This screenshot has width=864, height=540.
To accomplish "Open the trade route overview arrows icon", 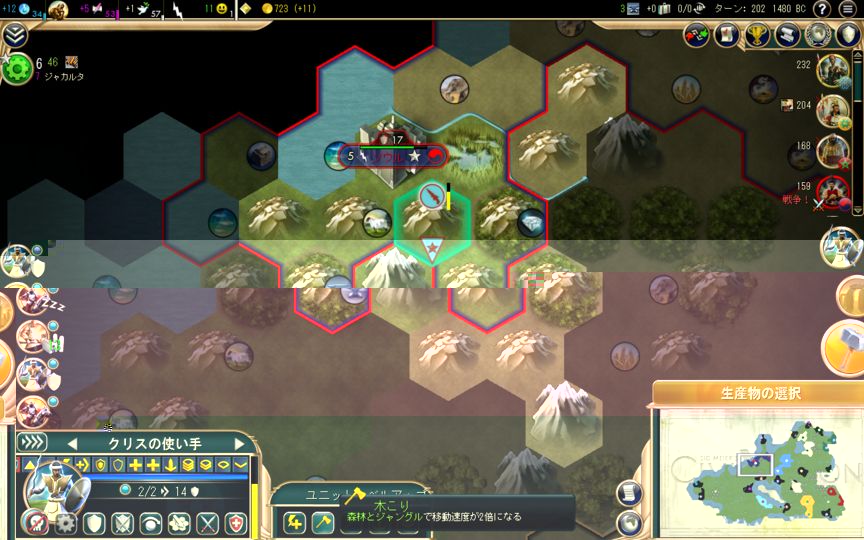I will pyautogui.click(x=697, y=35).
